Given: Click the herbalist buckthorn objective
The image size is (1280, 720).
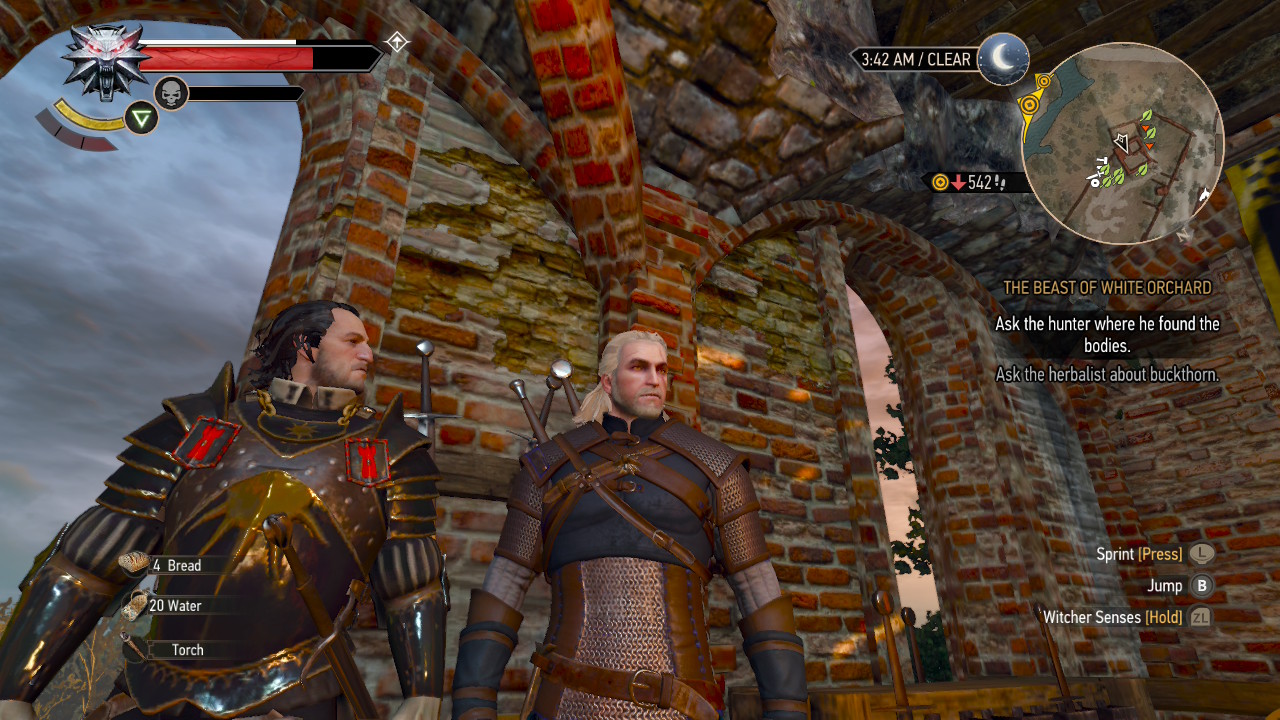Looking at the screenshot, I should [x=1107, y=375].
